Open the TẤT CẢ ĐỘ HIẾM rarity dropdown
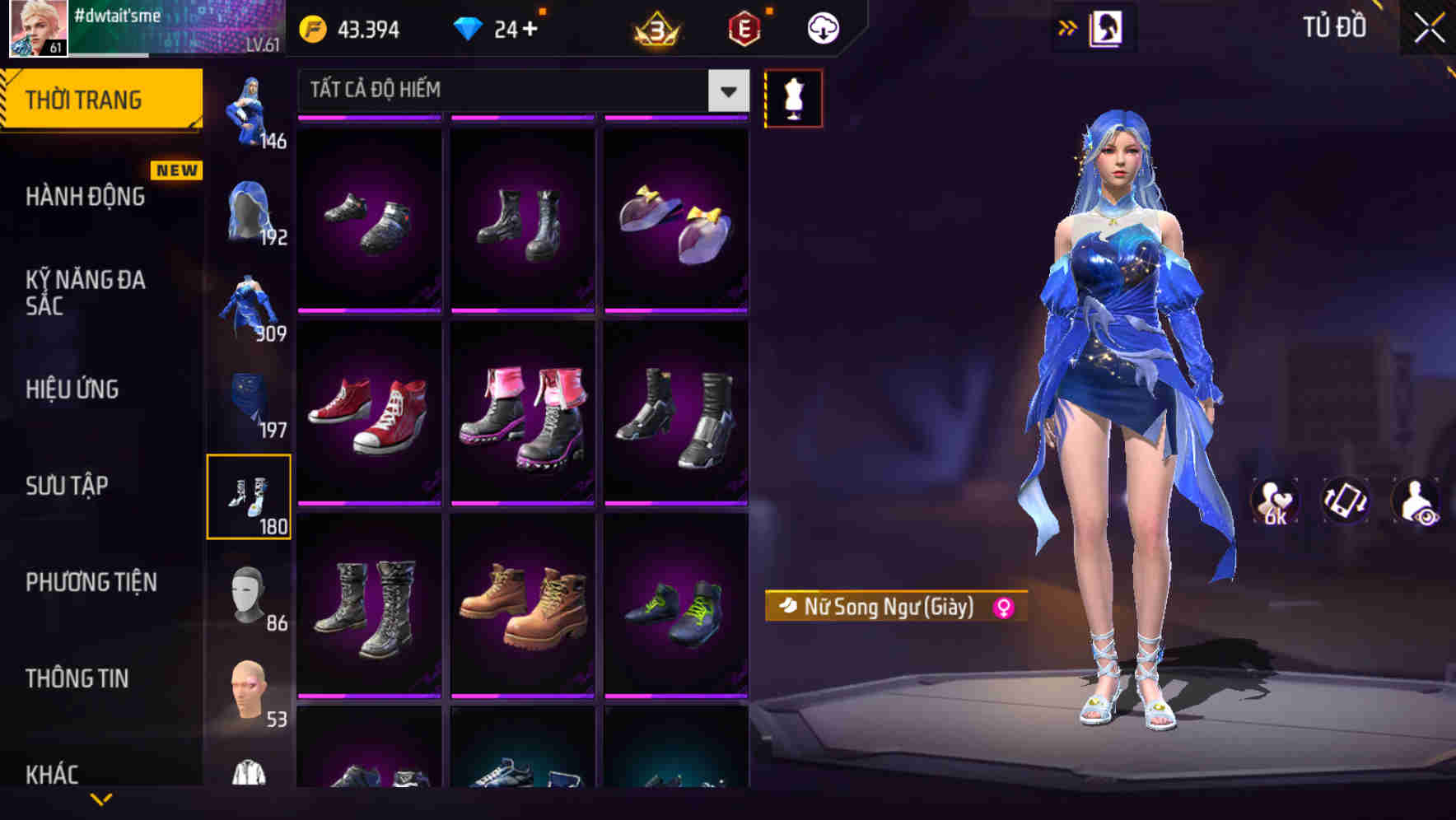The image size is (1456, 820). point(519,89)
